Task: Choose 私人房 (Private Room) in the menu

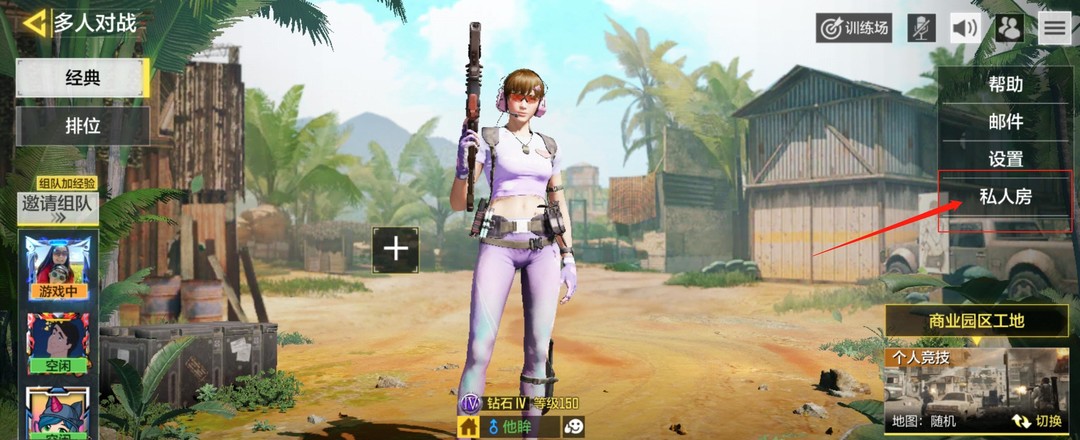Action: pyautogui.click(x=1008, y=198)
